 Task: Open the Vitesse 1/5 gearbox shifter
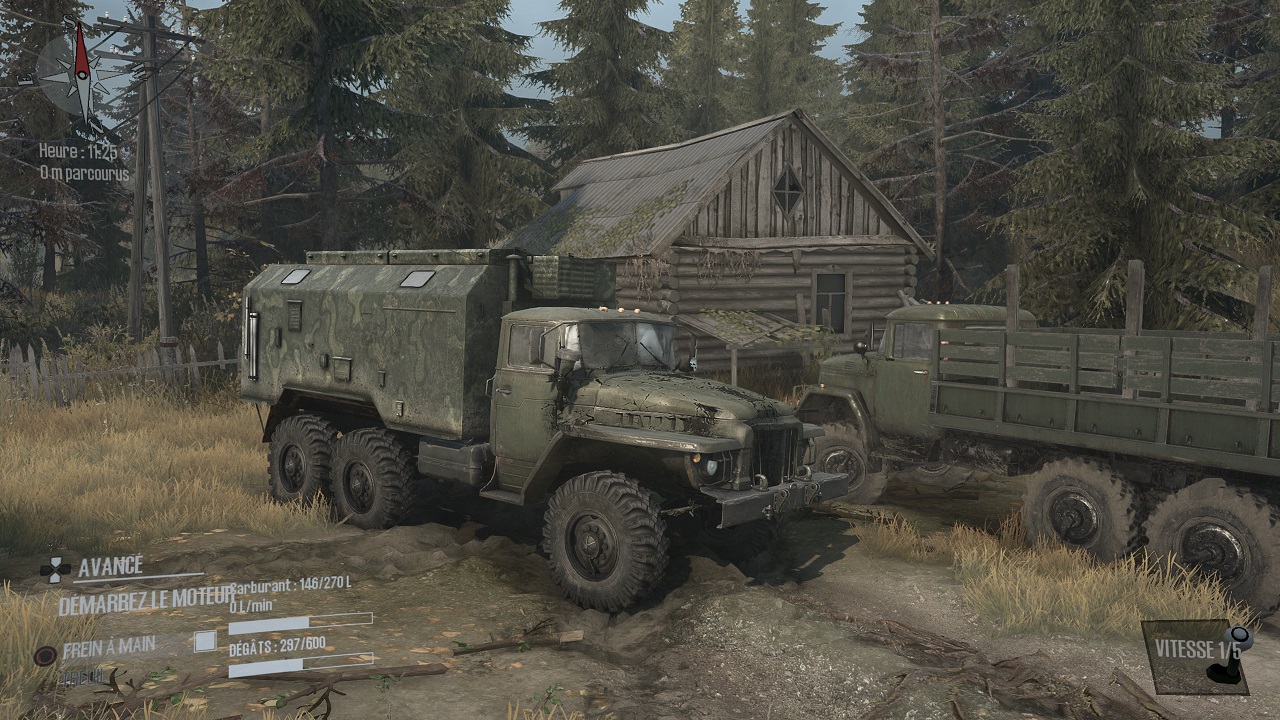point(1197,655)
